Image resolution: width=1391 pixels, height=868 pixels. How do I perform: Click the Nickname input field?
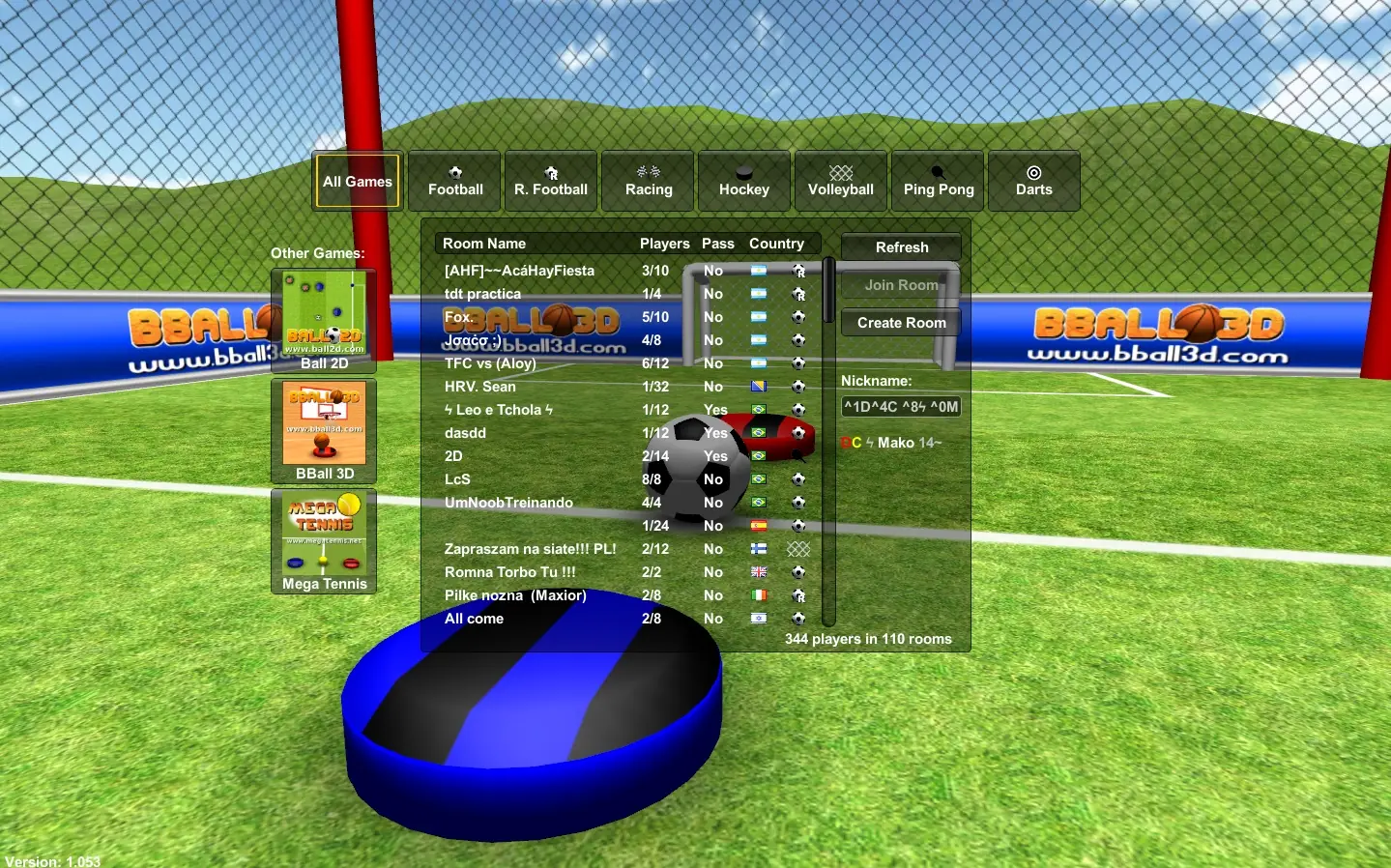pyautogui.click(x=900, y=406)
